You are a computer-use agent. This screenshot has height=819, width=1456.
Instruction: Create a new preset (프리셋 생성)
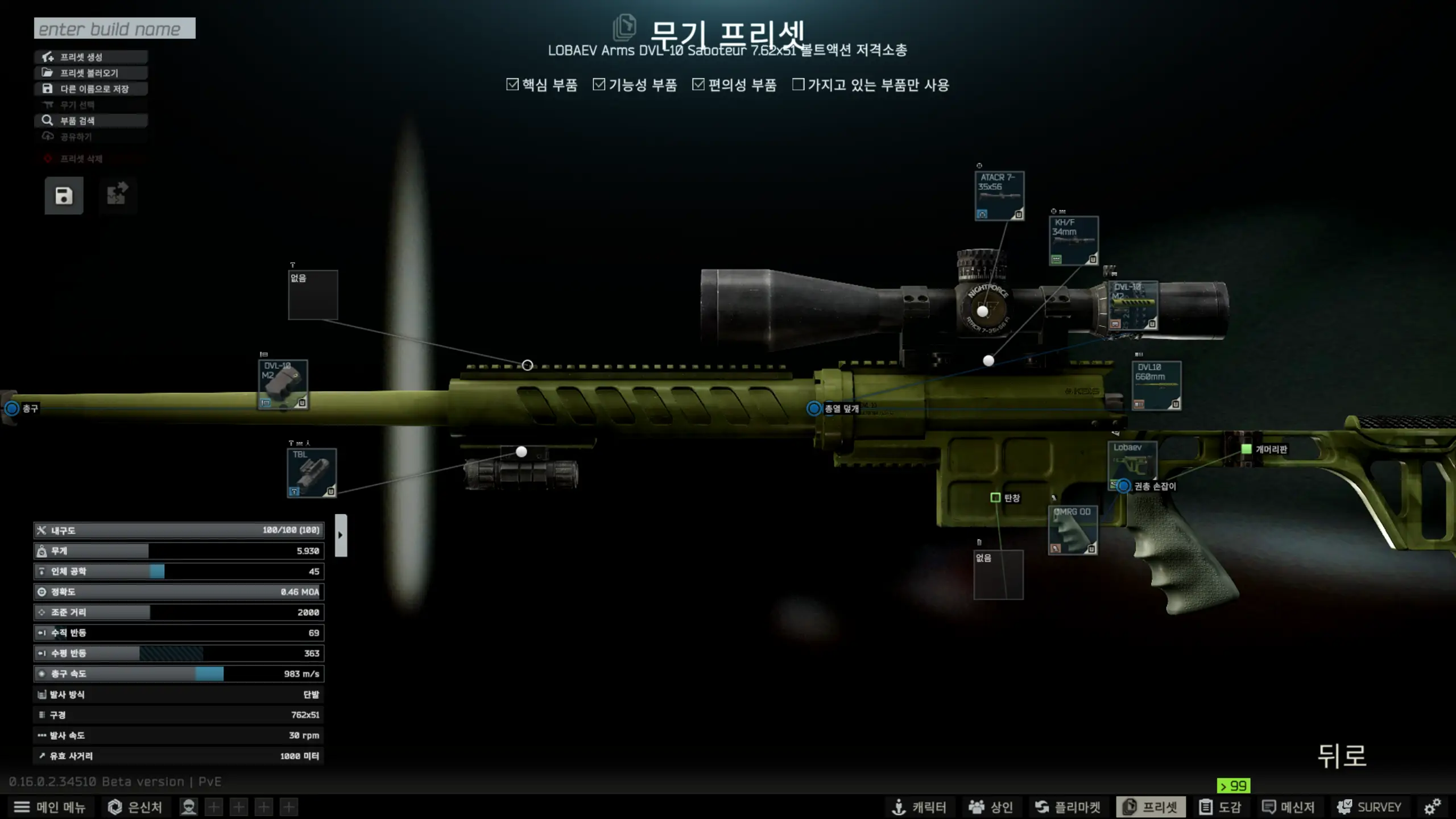pos(91,57)
